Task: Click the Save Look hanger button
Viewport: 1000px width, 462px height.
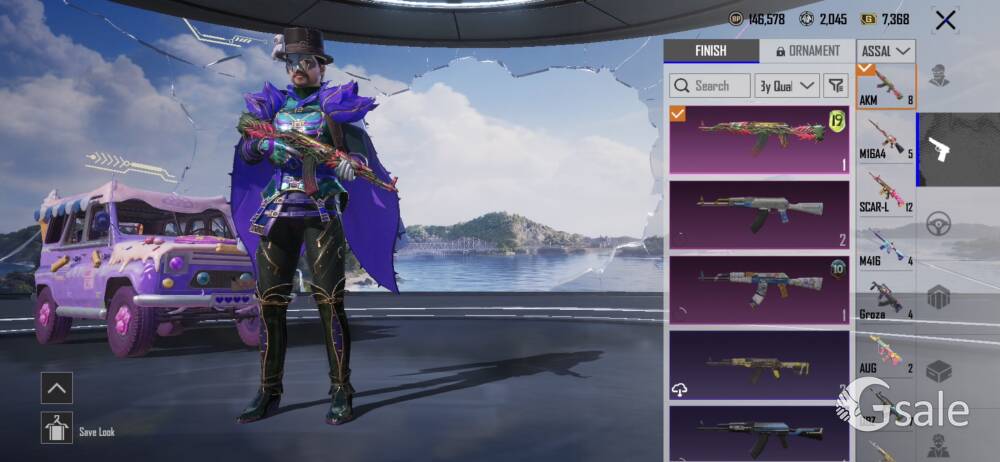Action: pyautogui.click(x=57, y=428)
